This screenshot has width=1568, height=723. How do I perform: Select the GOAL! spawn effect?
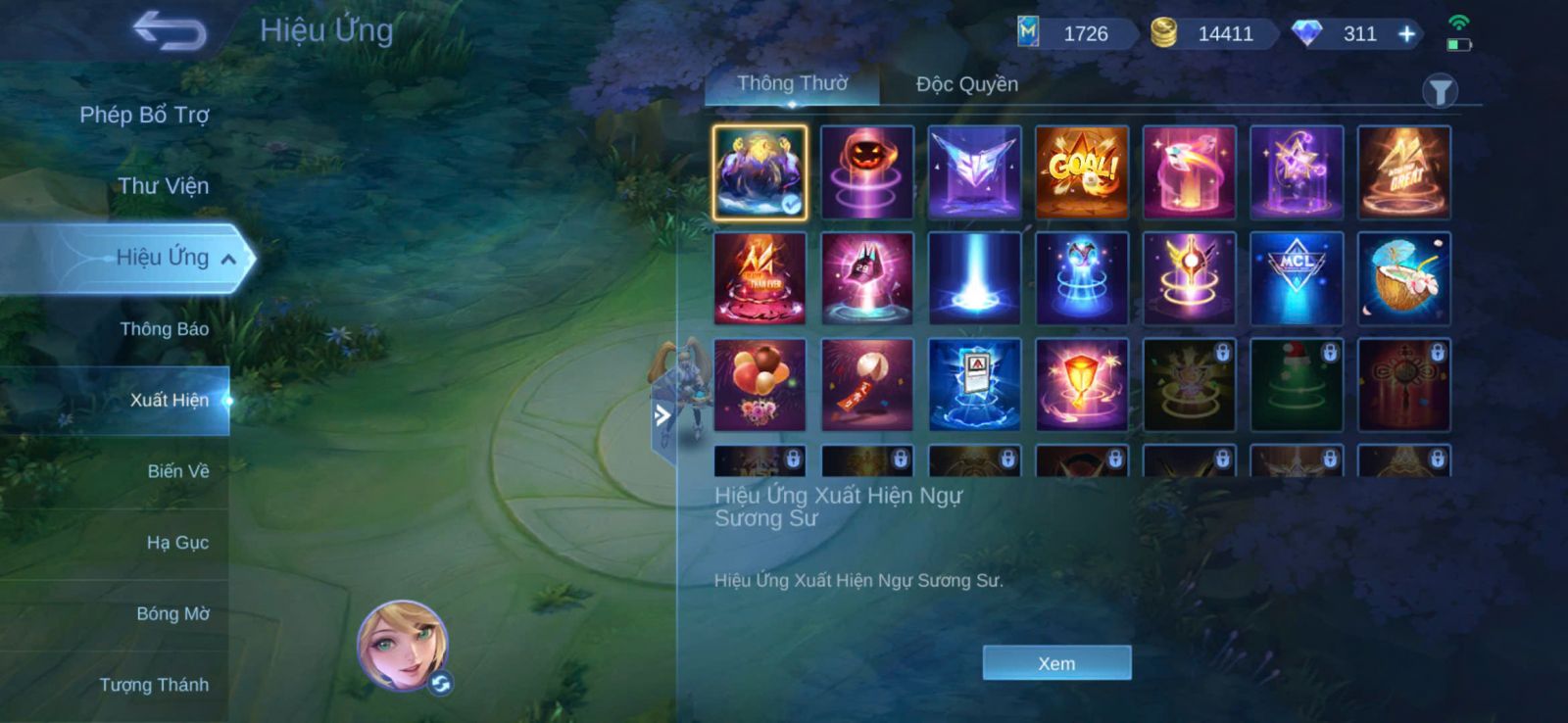pyautogui.click(x=1082, y=172)
